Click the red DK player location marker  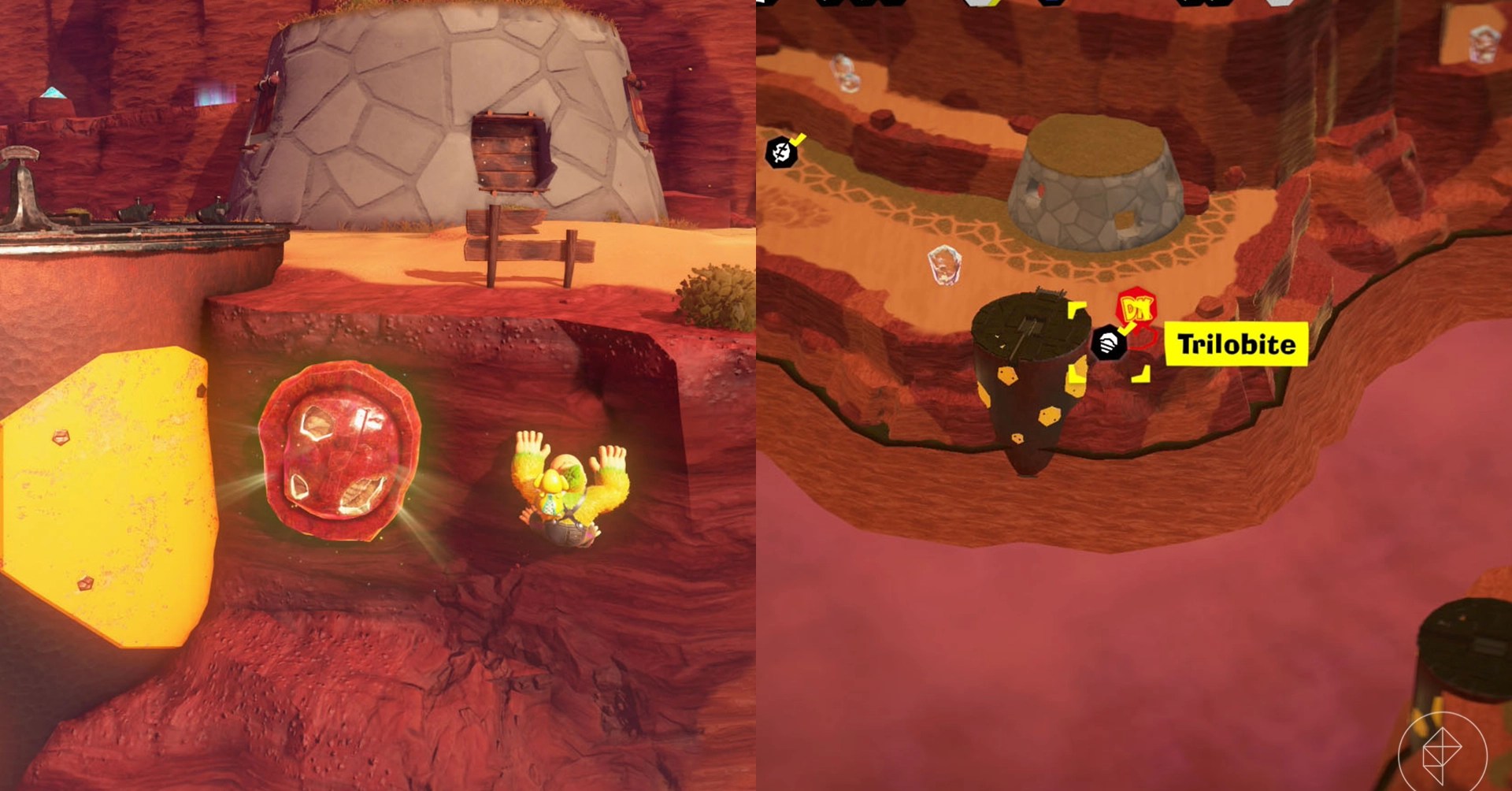coord(1136,309)
